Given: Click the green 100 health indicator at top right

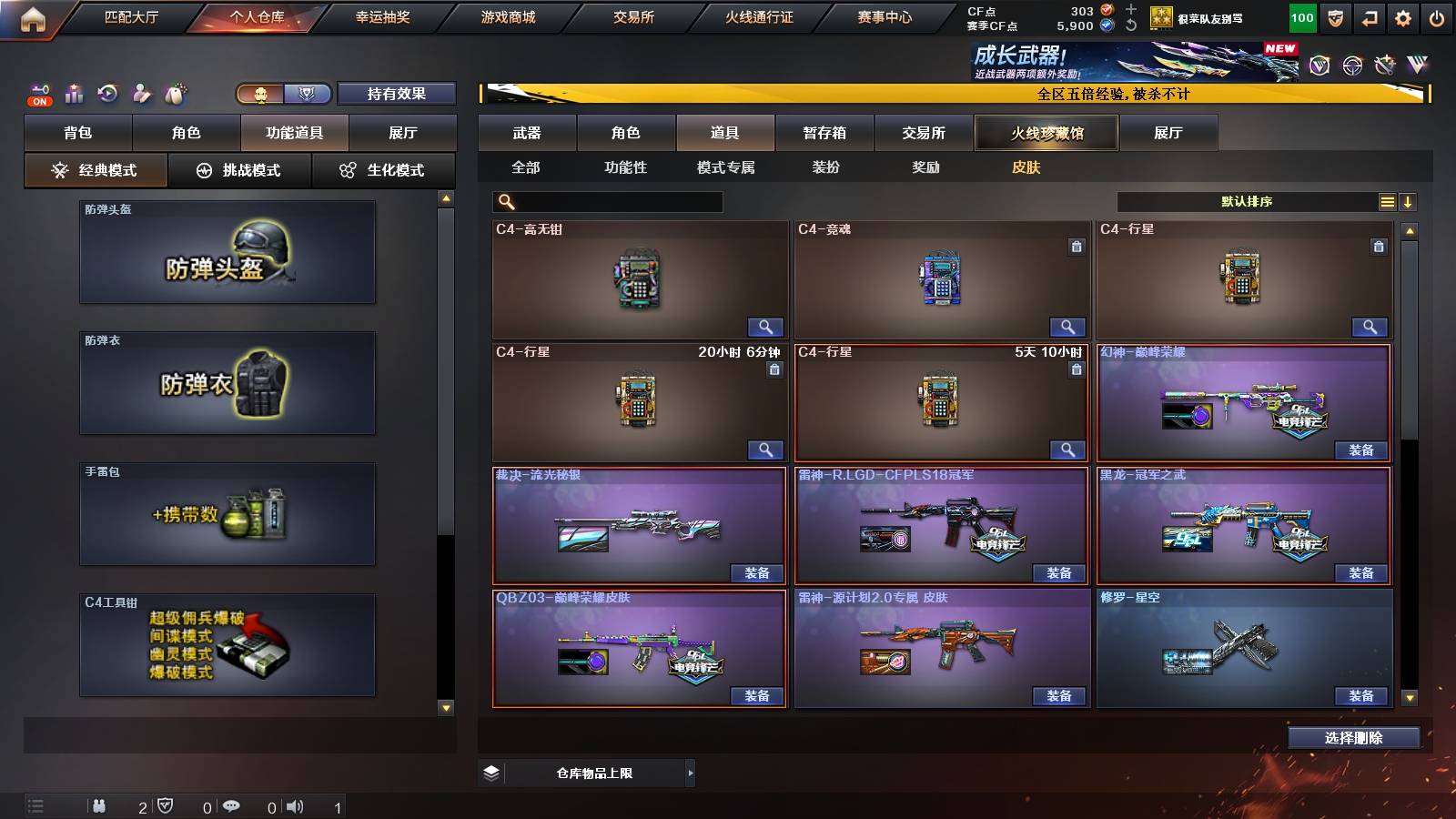Looking at the screenshot, I should pos(1301,16).
